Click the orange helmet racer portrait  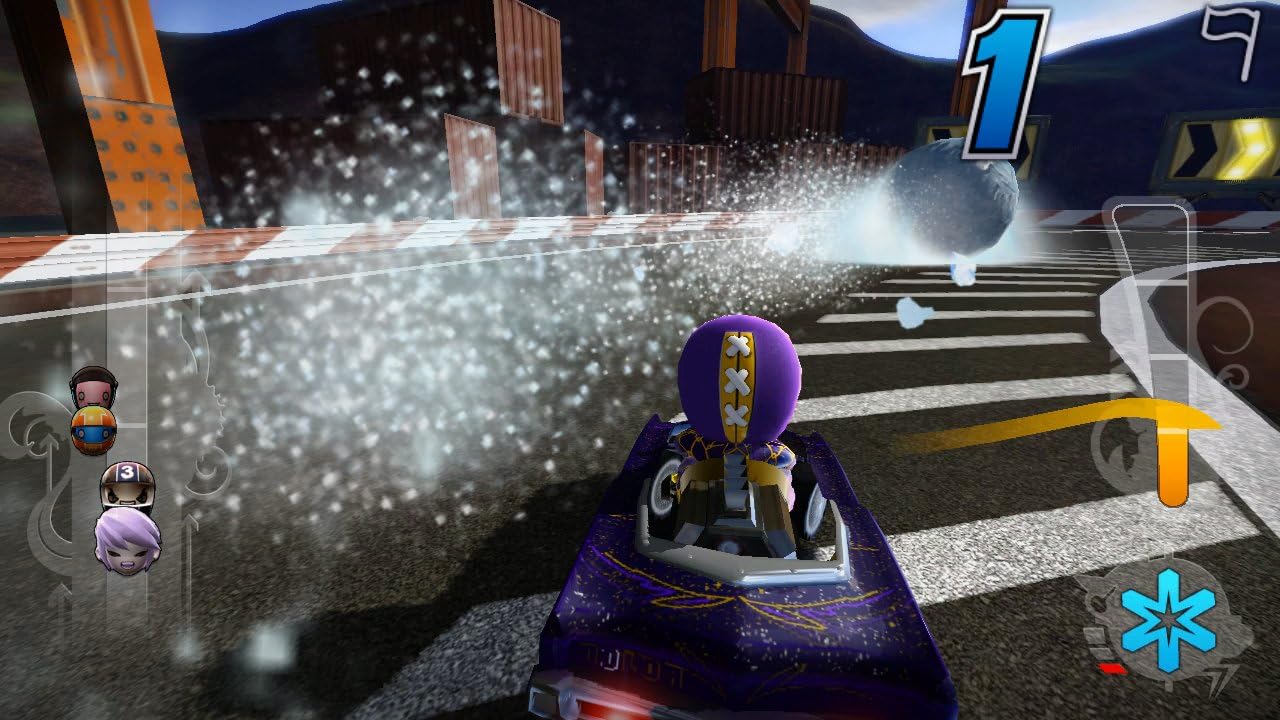tap(93, 430)
